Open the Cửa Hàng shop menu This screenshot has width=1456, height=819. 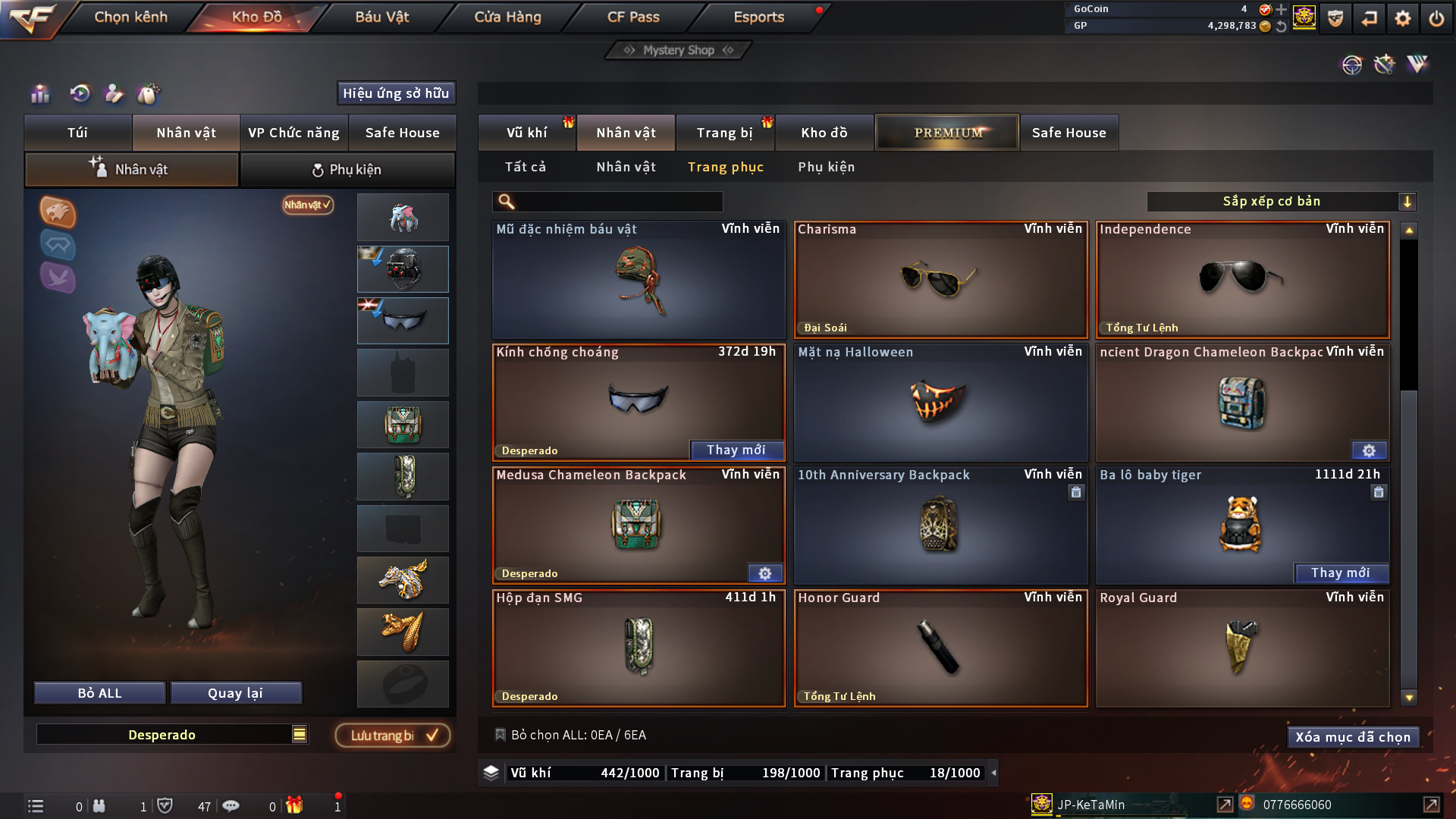click(507, 17)
